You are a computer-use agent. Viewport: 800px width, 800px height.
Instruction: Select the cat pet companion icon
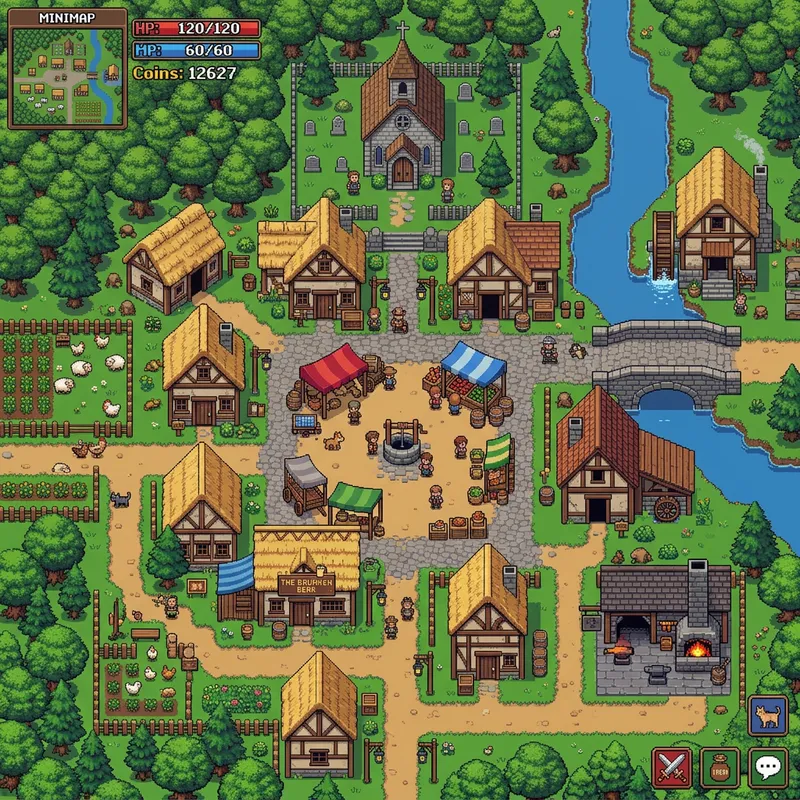[767, 716]
